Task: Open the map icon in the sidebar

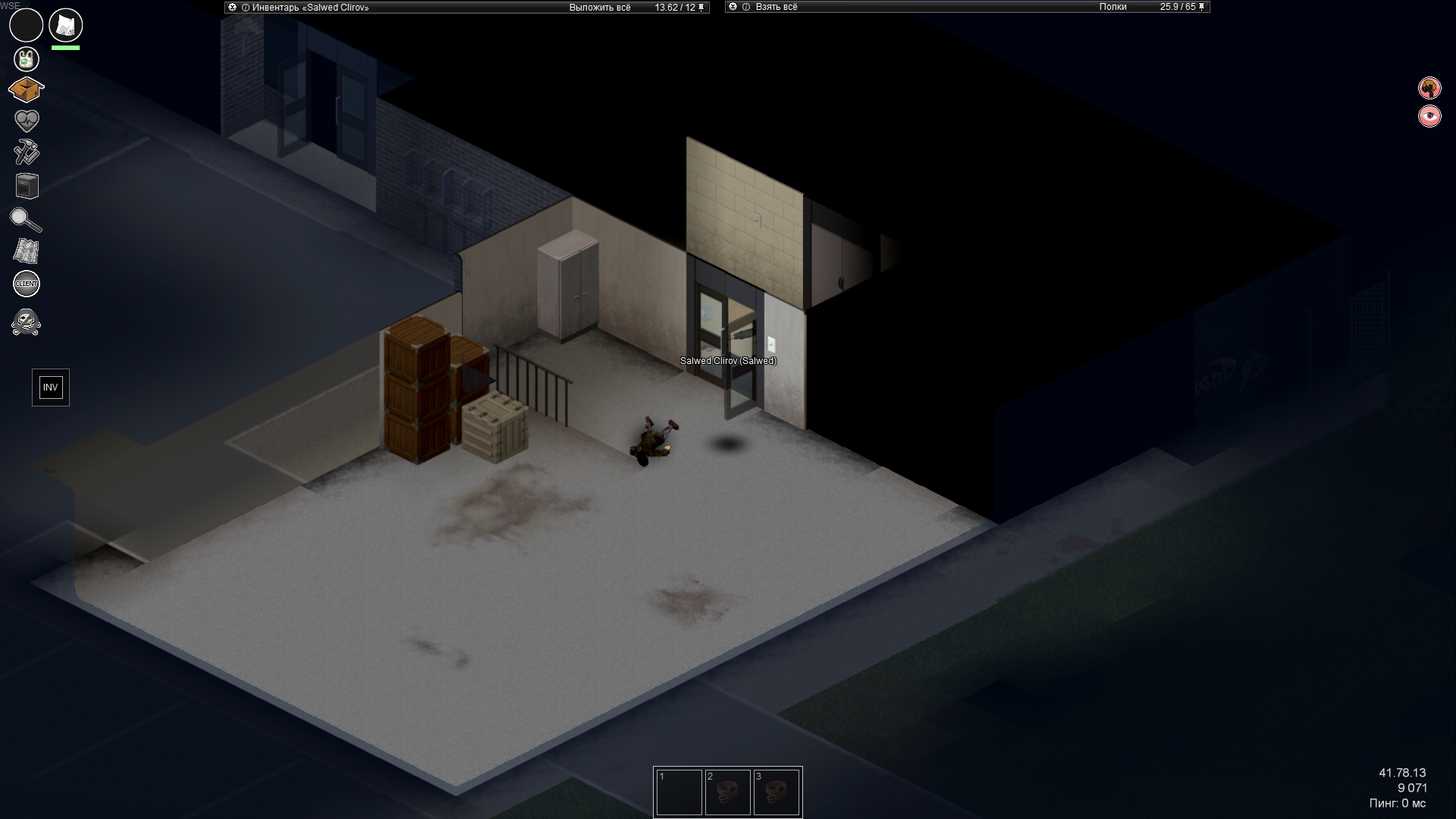Action: click(26, 250)
